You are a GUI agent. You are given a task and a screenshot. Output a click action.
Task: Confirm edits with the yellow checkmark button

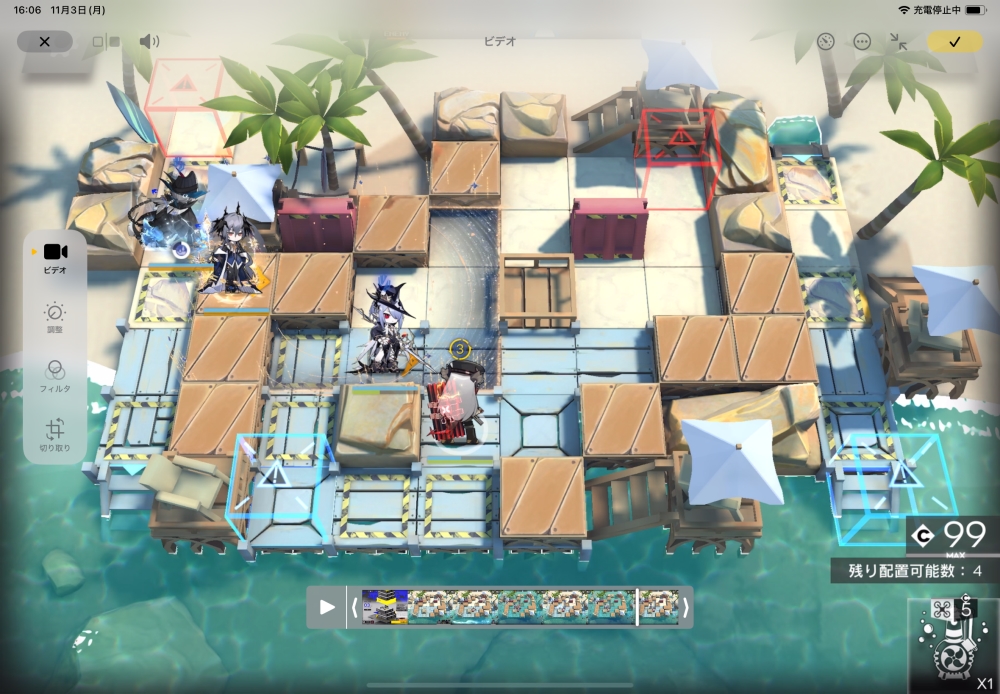955,41
